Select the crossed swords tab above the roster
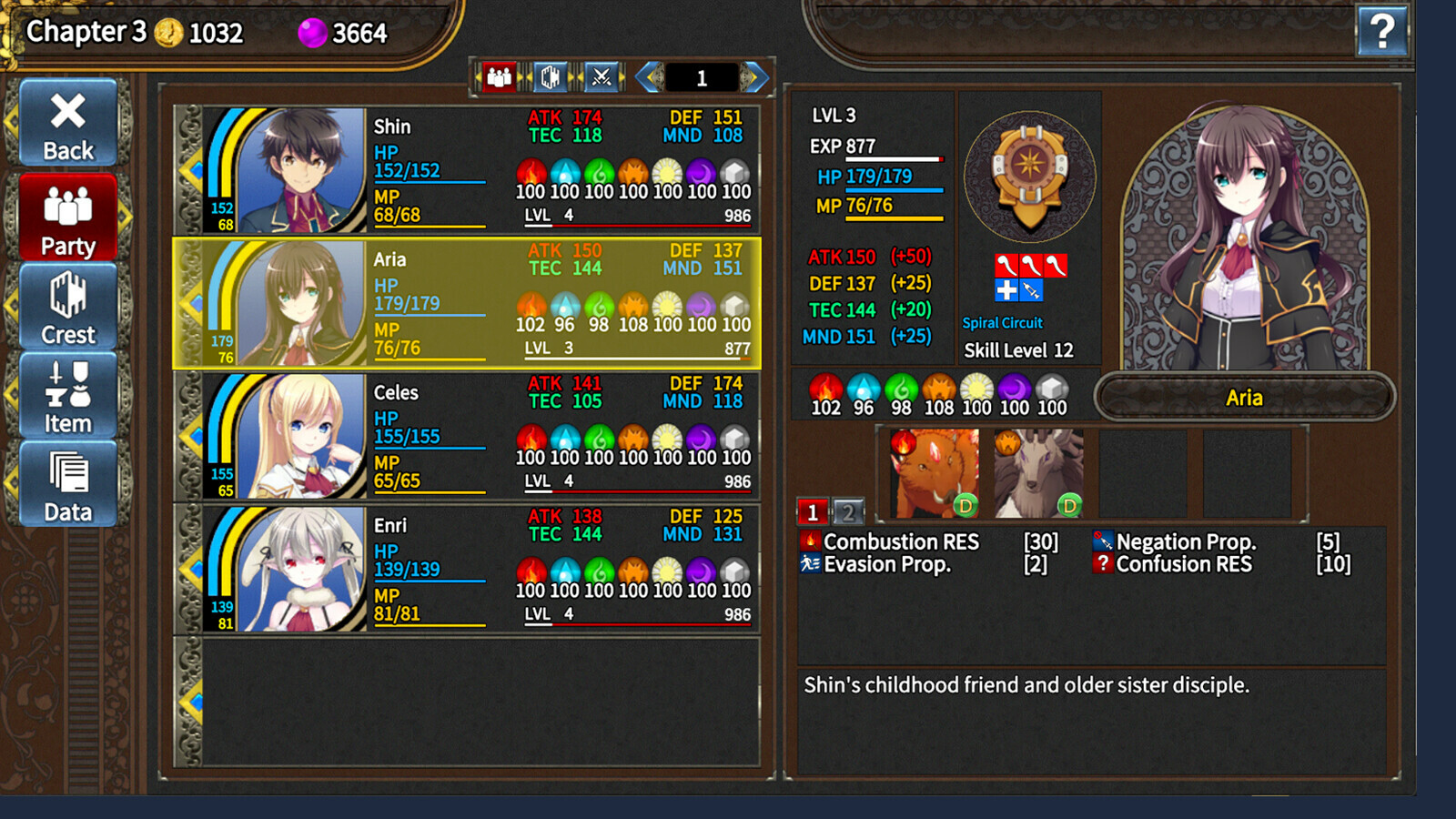The width and height of the screenshot is (1456, 819). click(x=602, y=76)
